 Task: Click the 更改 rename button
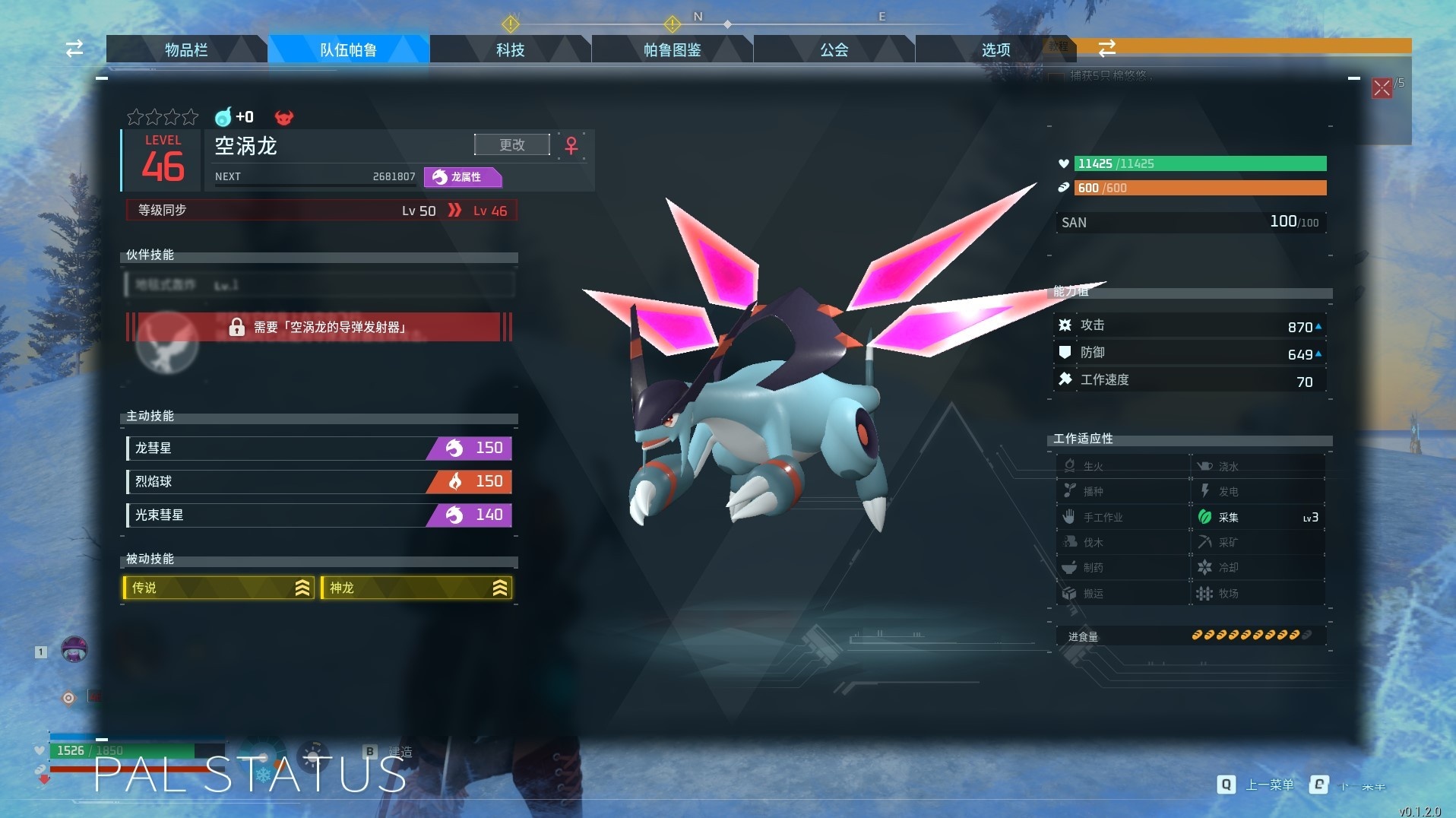point(511,144)
